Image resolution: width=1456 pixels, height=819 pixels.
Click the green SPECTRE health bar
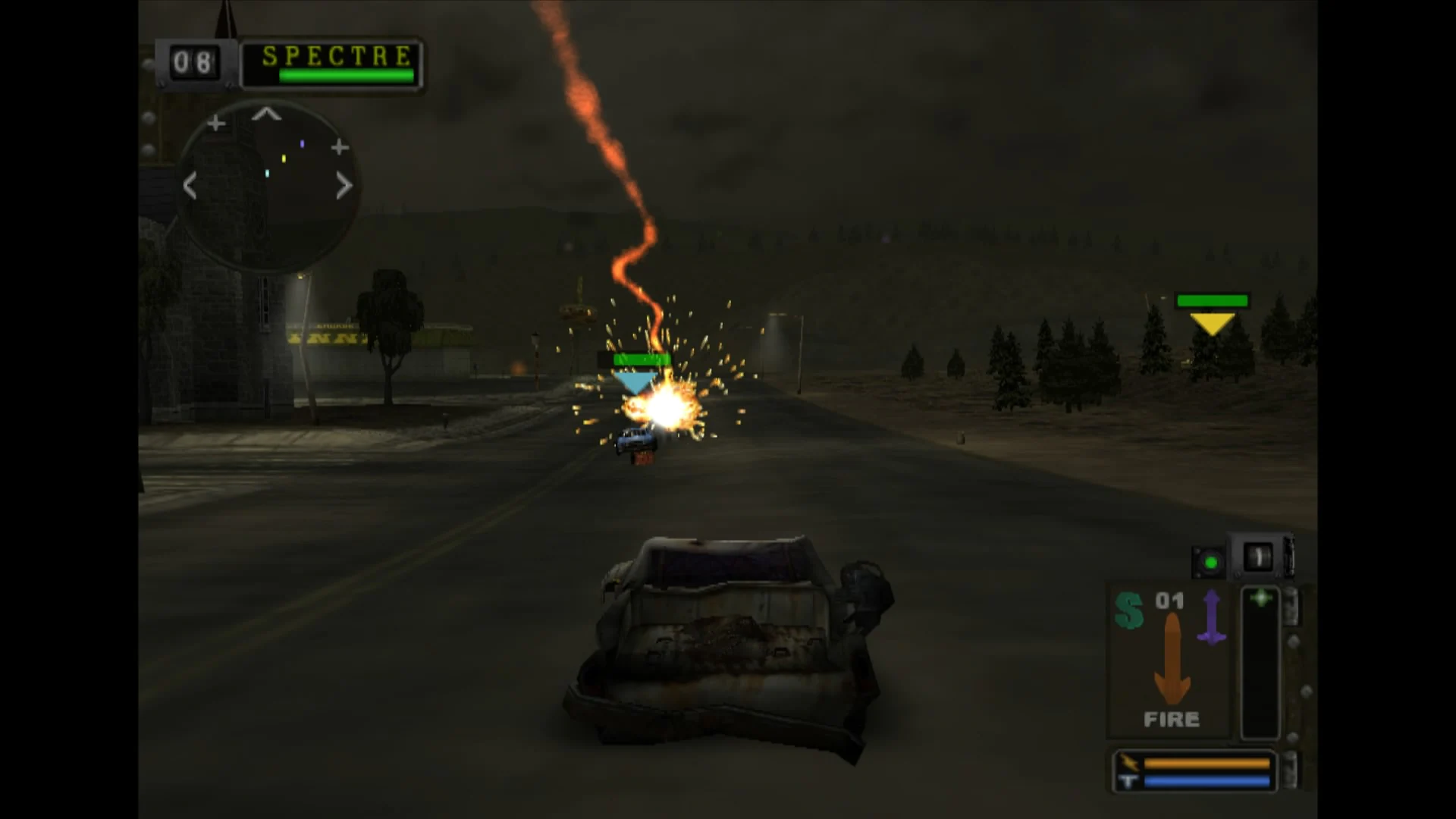point(346,76)
